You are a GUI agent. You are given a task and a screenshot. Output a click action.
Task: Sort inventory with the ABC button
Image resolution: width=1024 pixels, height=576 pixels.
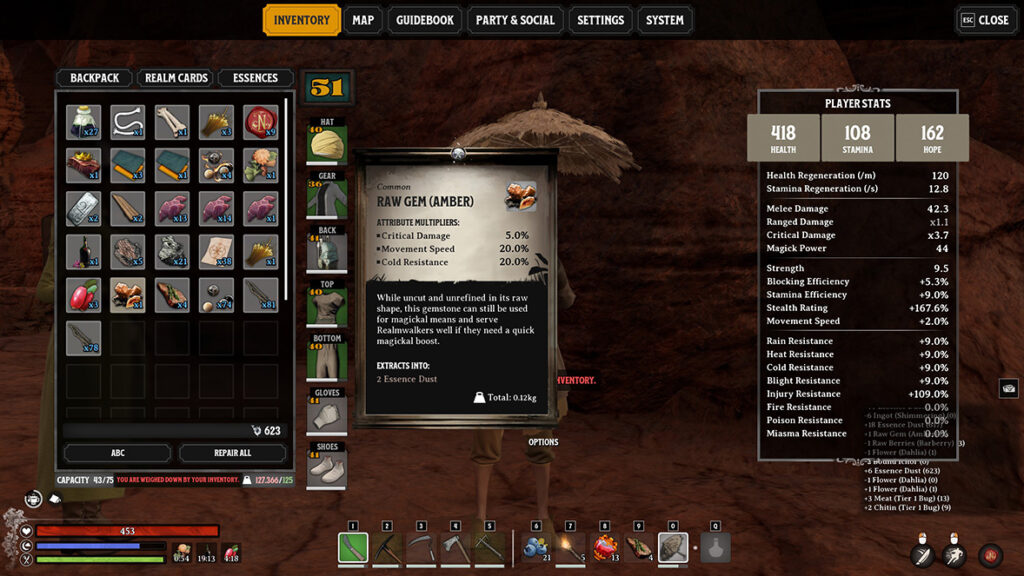pyautogui.click(x=117, y=453)
